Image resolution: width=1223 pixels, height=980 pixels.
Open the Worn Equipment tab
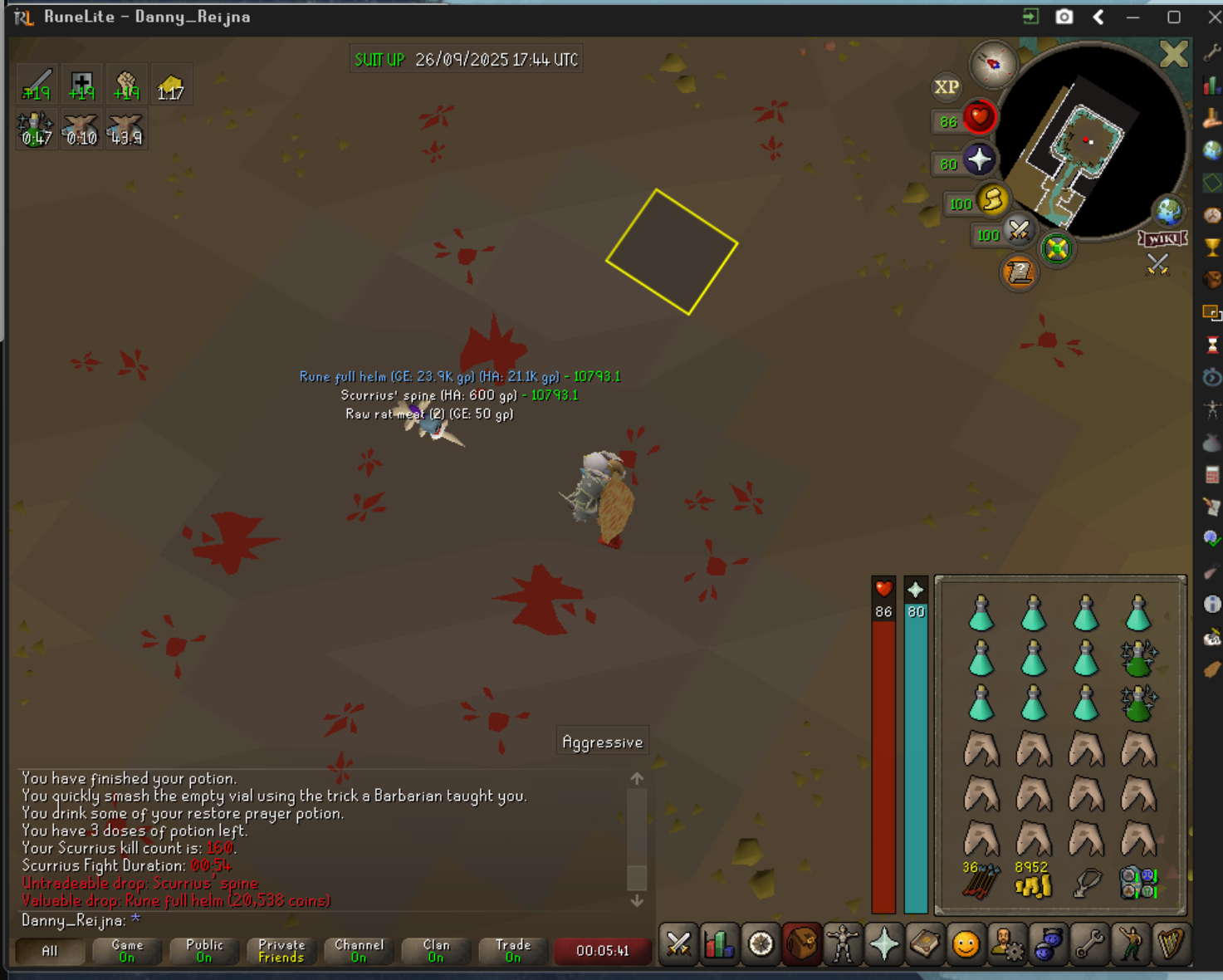tap(842, 944)
